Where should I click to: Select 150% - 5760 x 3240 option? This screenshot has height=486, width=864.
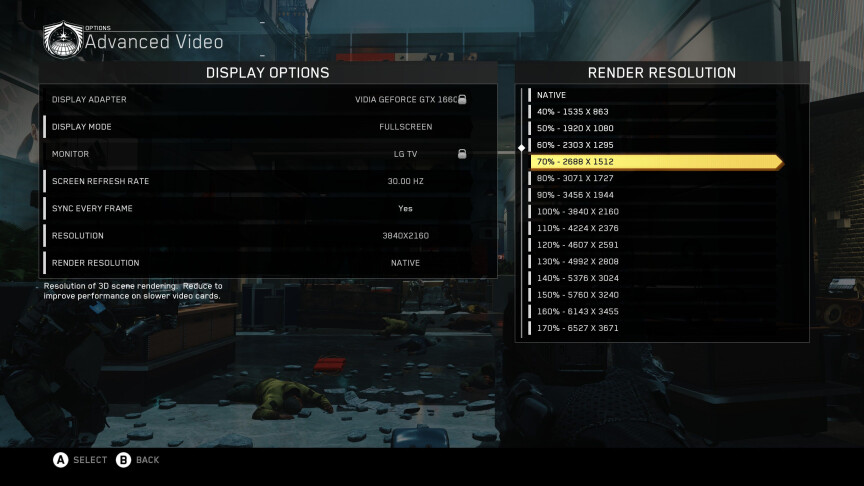click(x=650, y=295)
